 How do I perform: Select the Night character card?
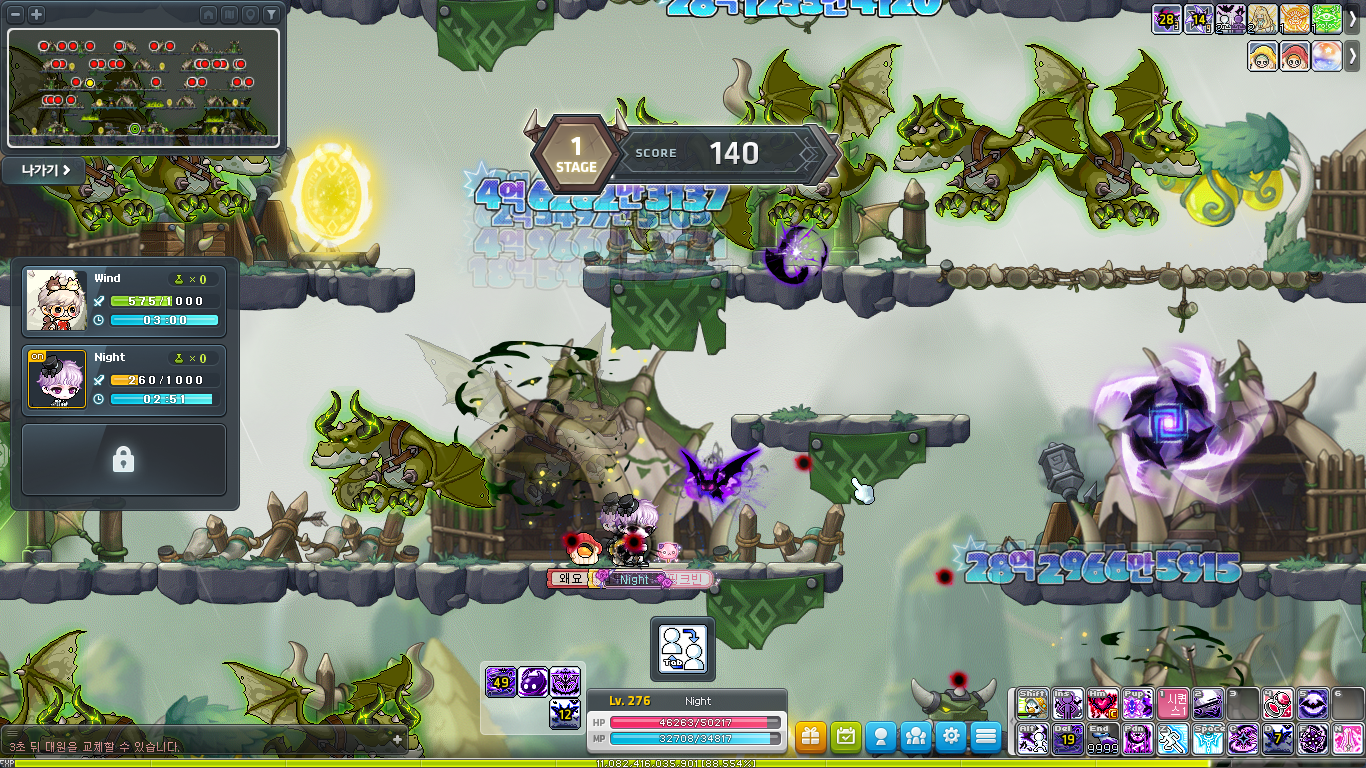[x=124, y=380]
